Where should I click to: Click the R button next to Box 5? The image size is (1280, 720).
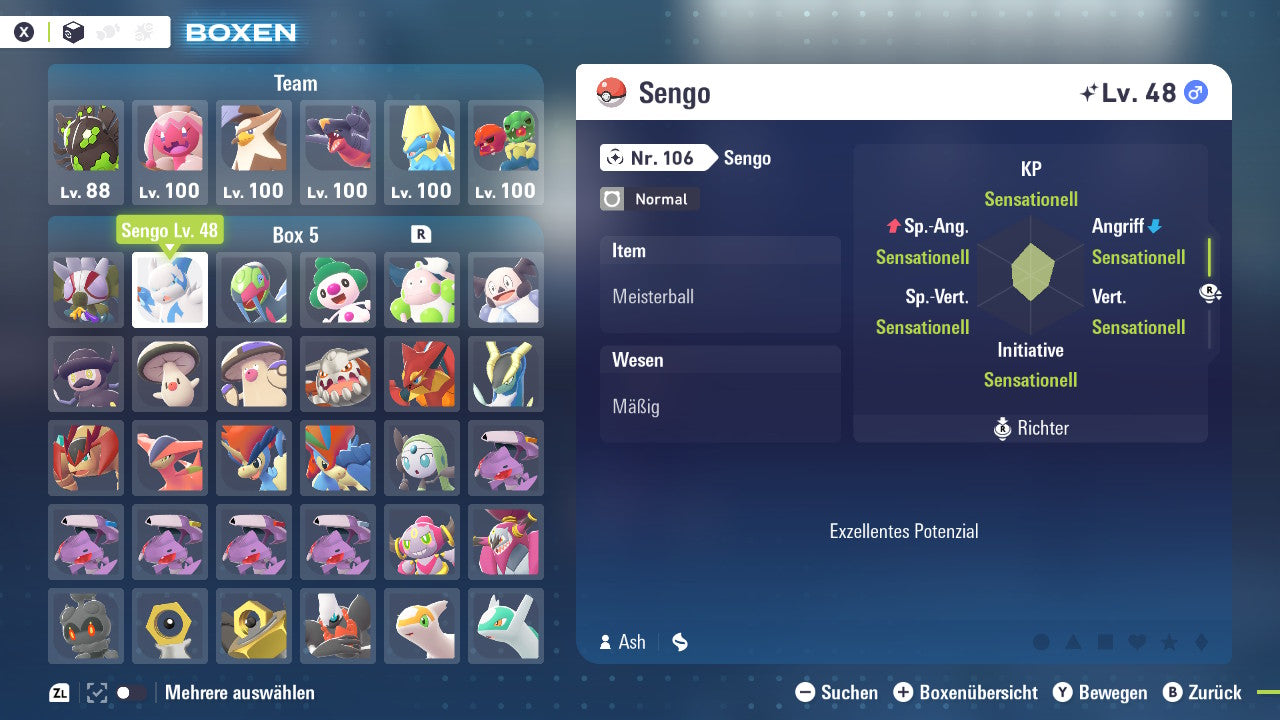[x=422, y=236]
